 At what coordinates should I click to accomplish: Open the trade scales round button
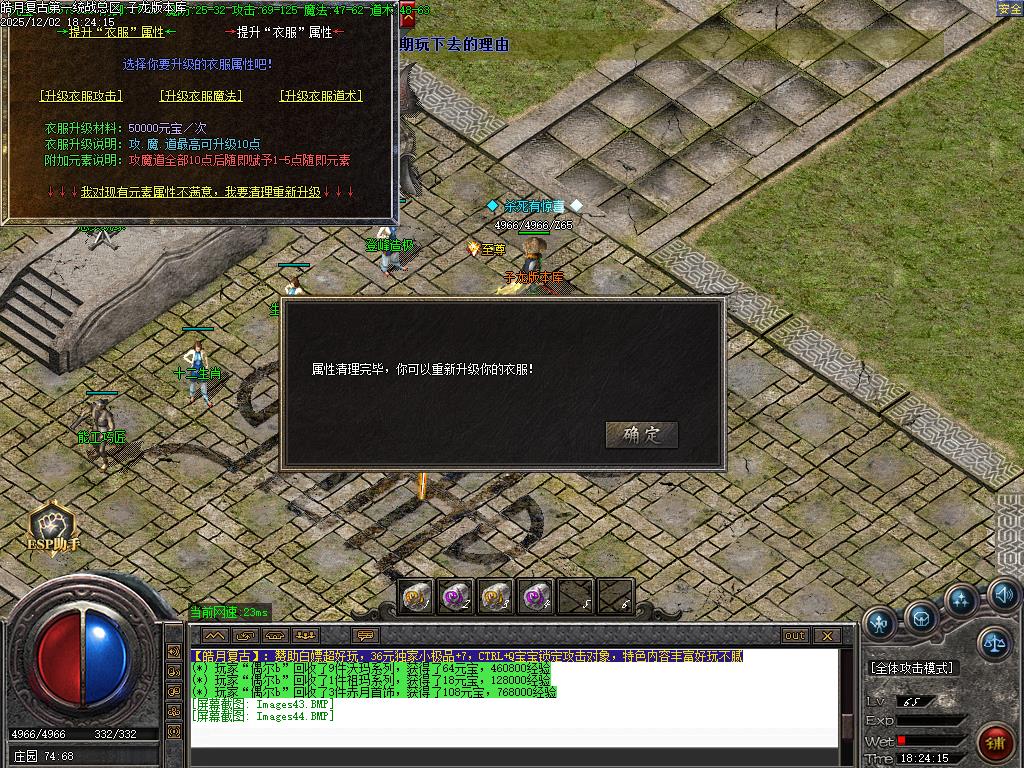tap(993, 644)
